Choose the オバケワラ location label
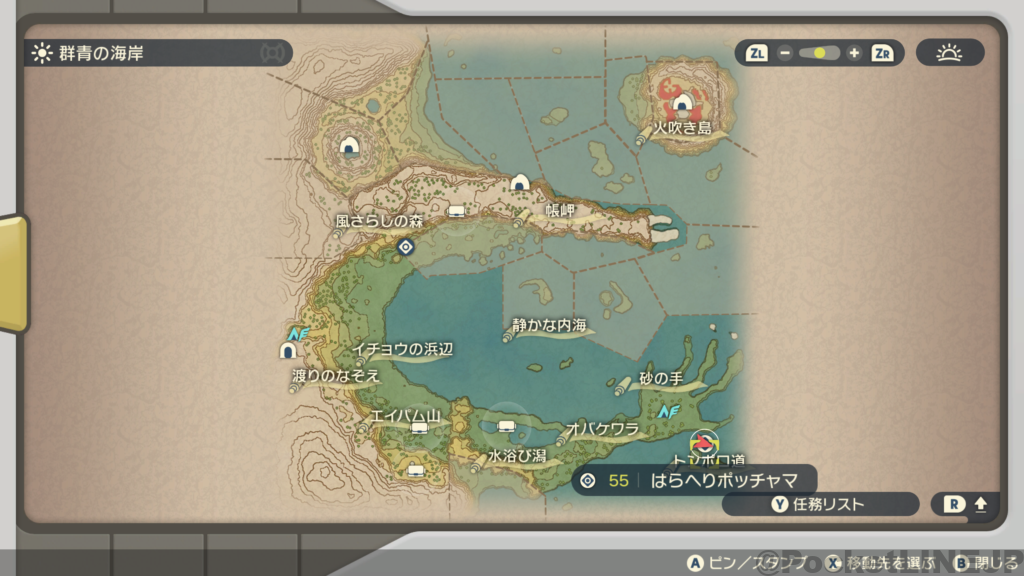Image resolution: width=1024 pixels, height=576 pixels. tap(602, 428)
